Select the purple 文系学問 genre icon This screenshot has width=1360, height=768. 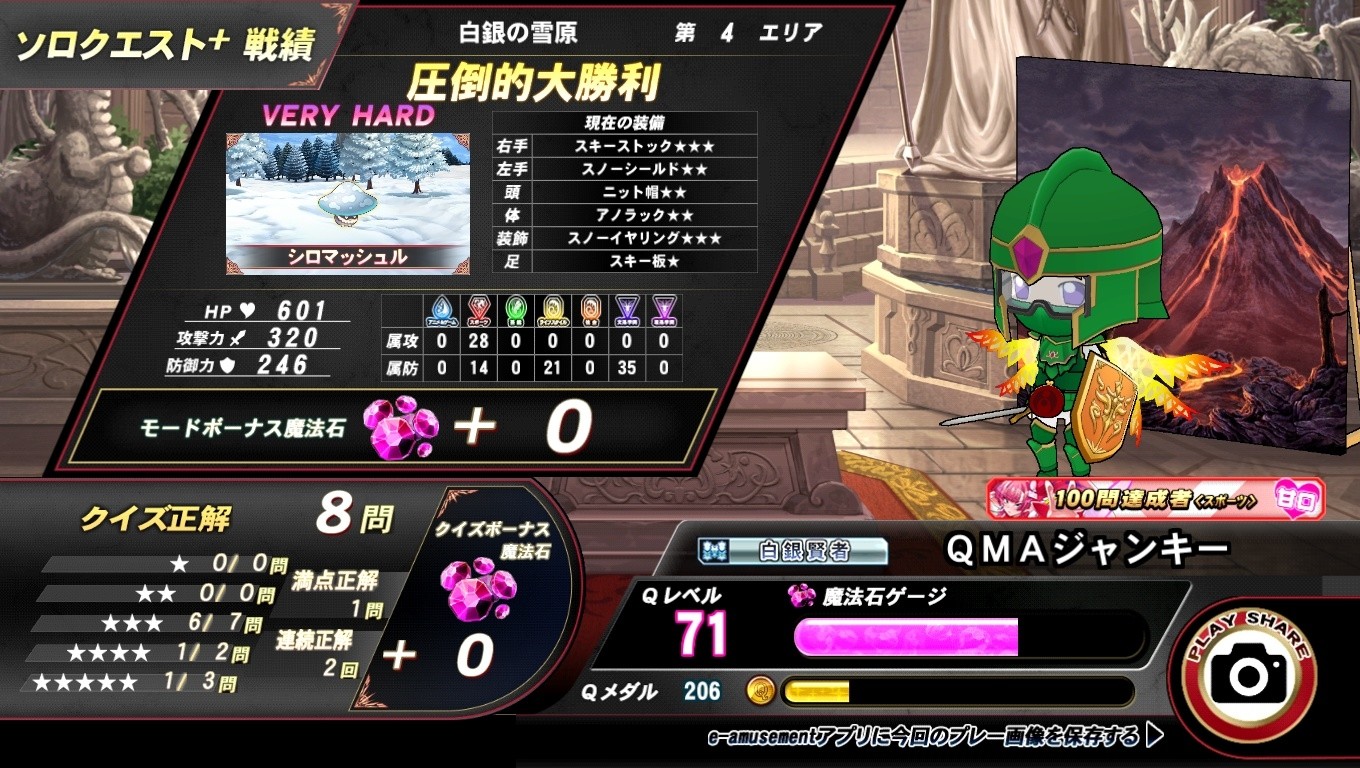coord(625,310)
